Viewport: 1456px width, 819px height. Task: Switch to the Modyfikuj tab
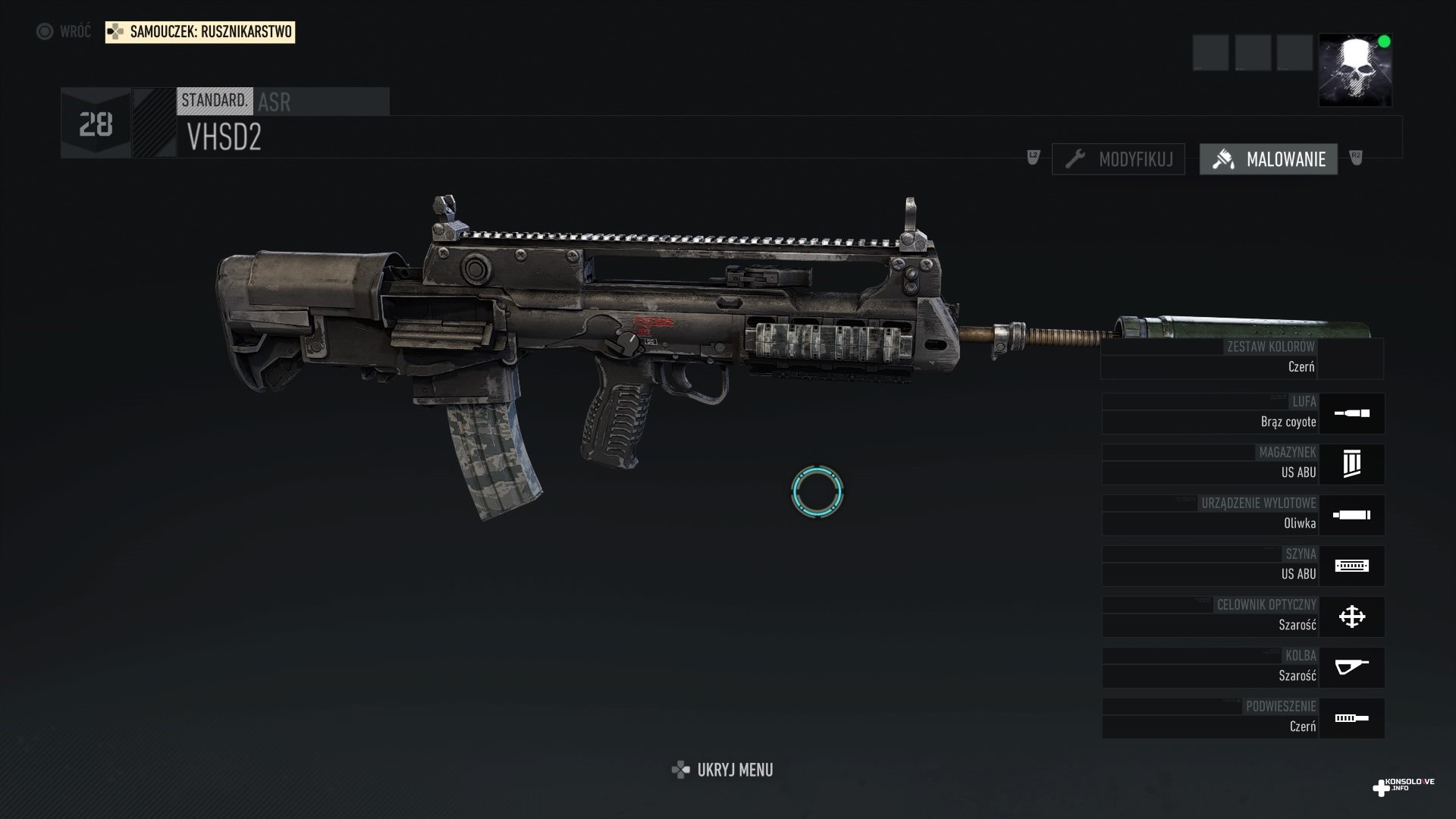[1119, 159]
